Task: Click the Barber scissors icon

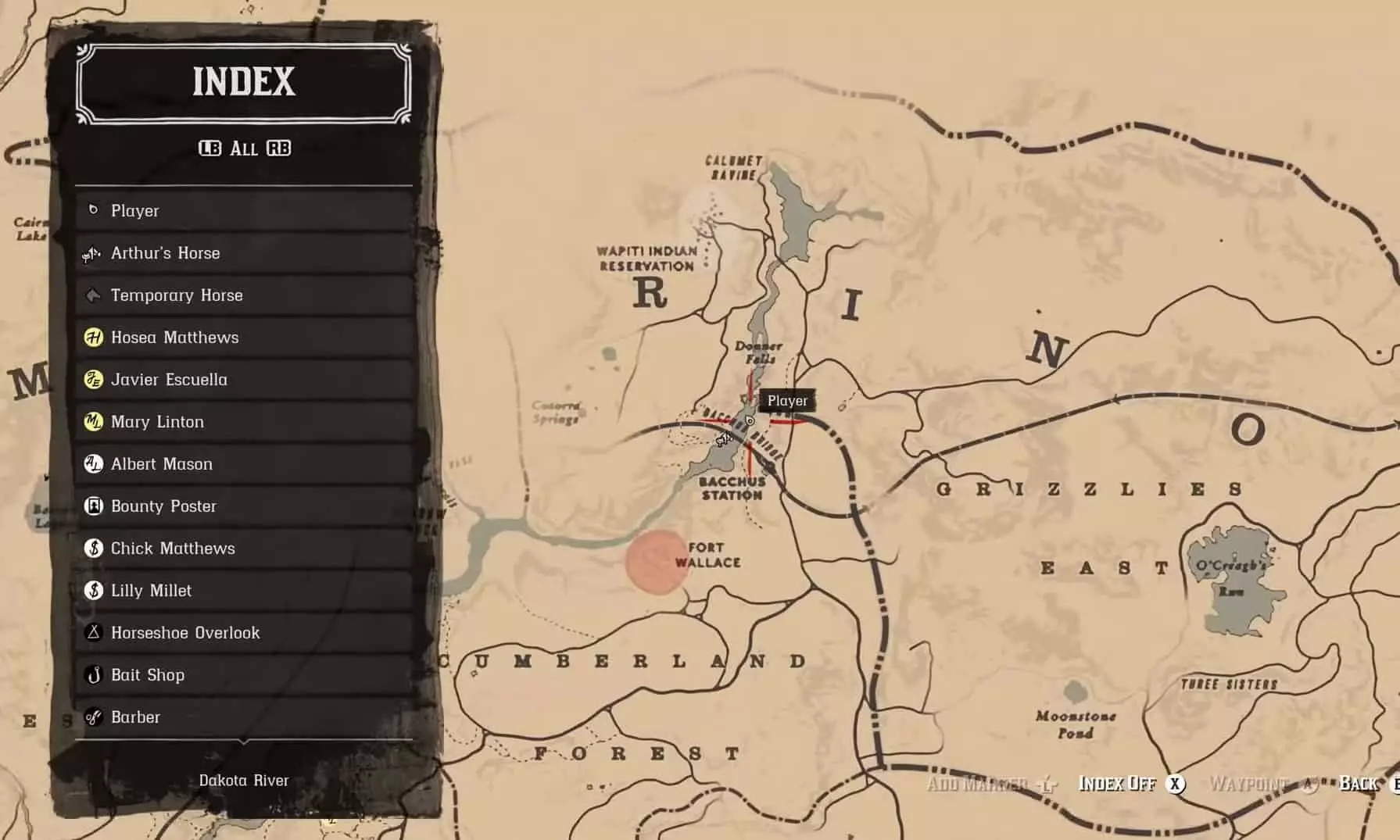Action: 93,717
